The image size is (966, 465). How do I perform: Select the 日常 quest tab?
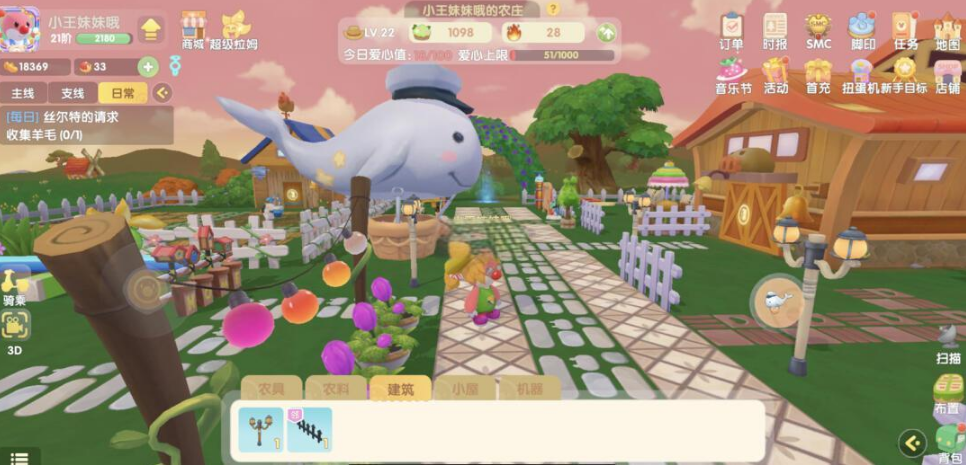(123, 93)
